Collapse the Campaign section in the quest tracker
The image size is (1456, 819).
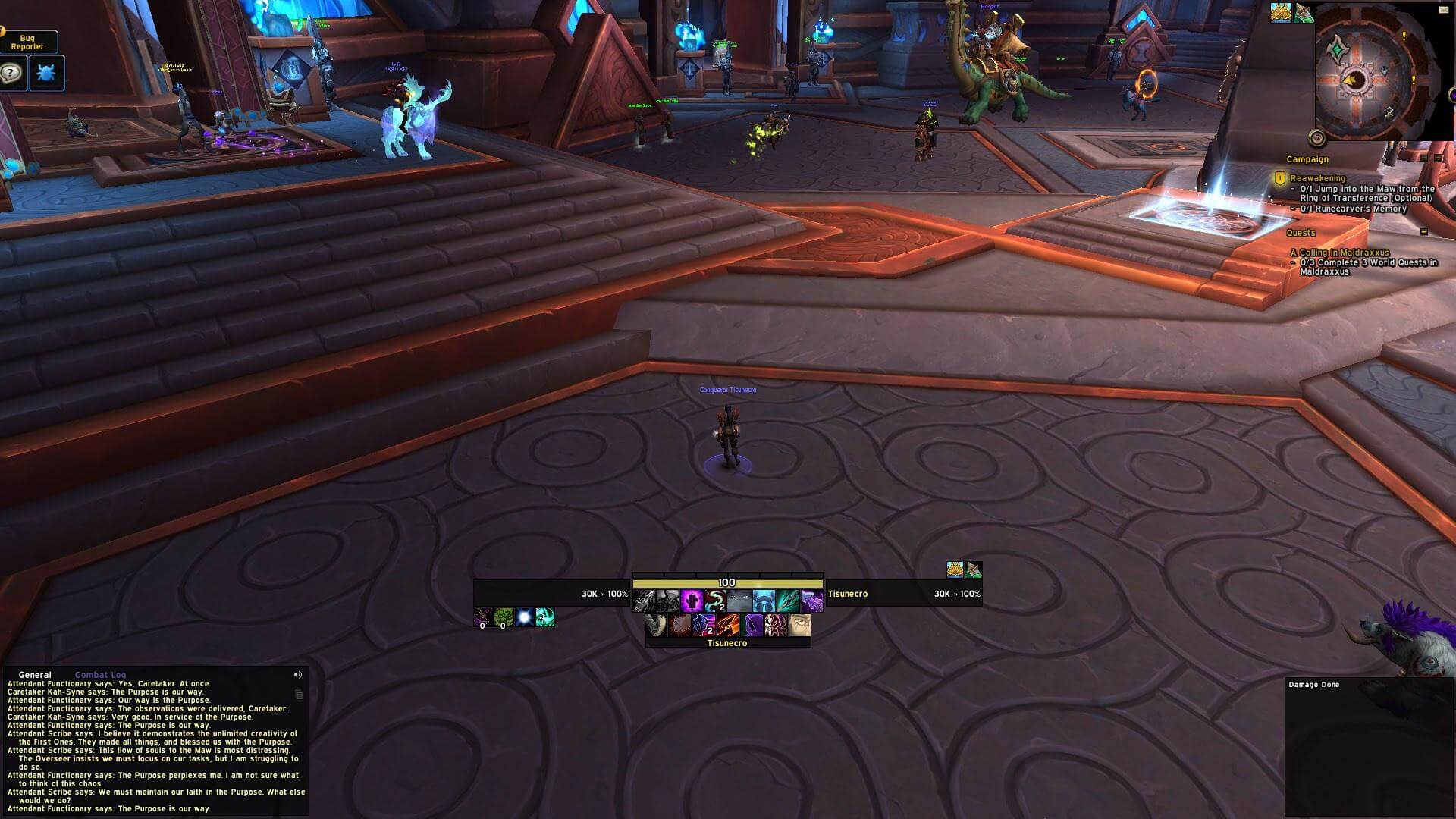click(x=1424, y=158)
